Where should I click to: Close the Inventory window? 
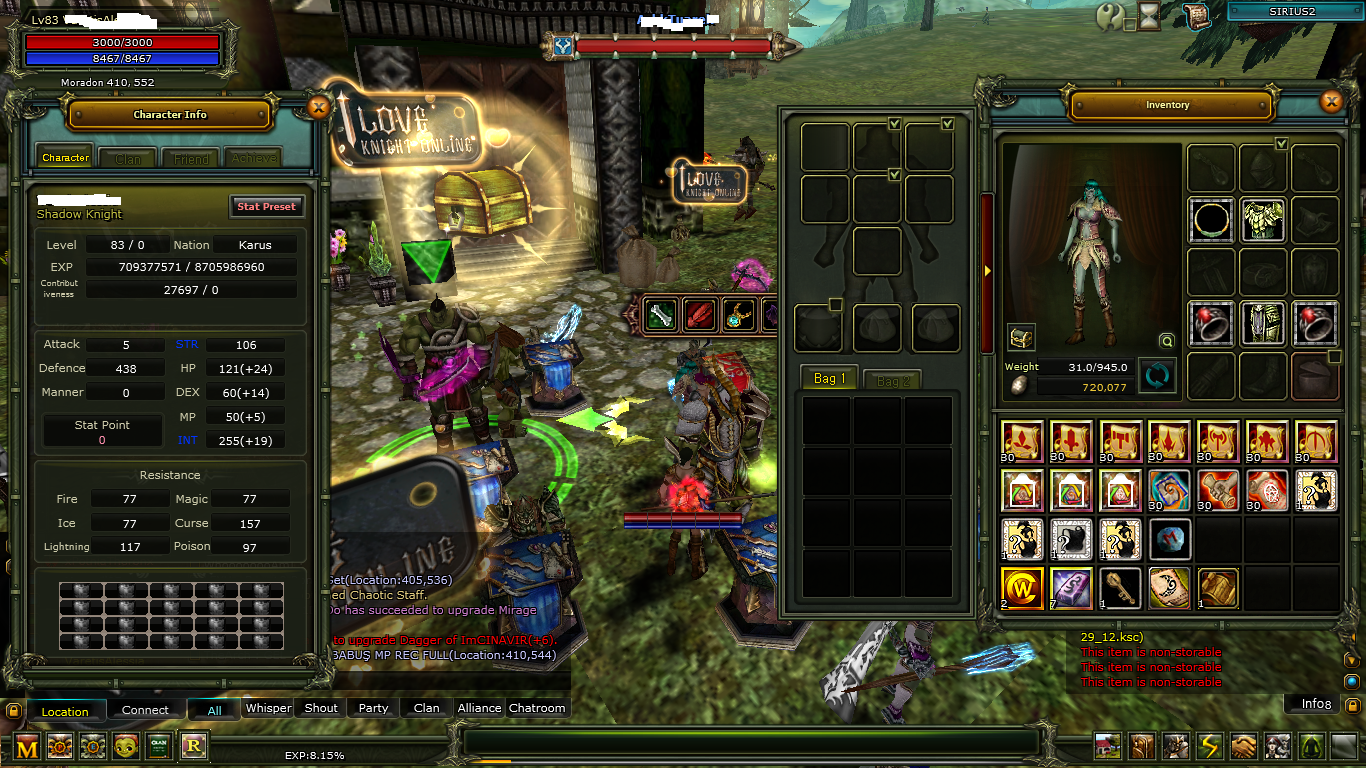(1331, 102)
